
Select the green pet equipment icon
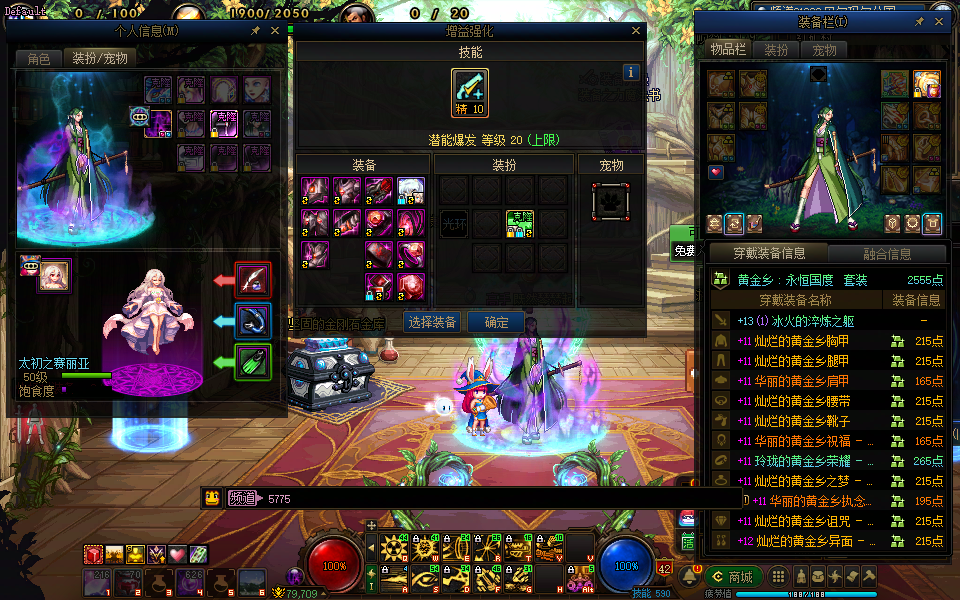click(253, 361)
